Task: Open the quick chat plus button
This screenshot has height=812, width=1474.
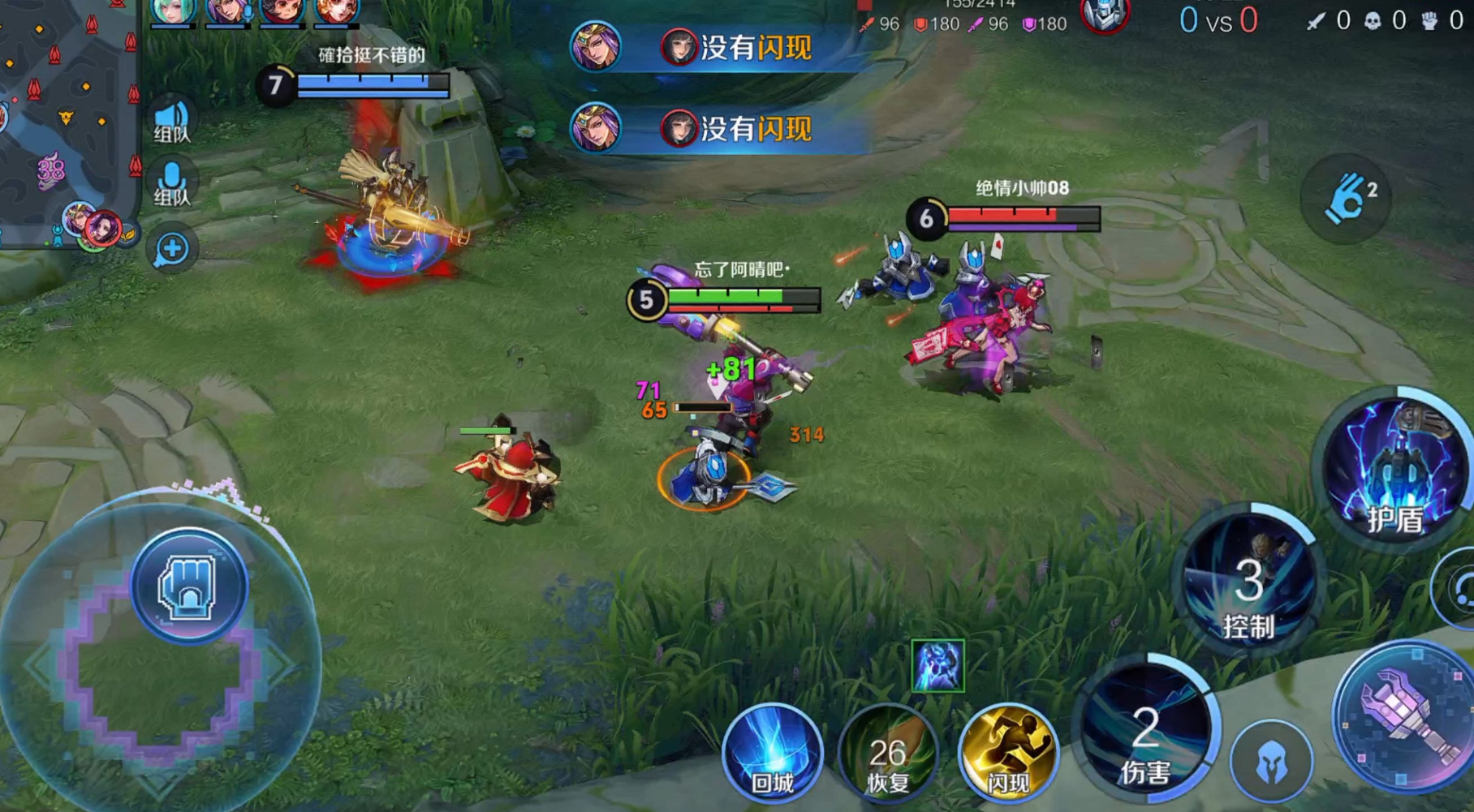Action: pyautogui.click(x=171, y=249)
